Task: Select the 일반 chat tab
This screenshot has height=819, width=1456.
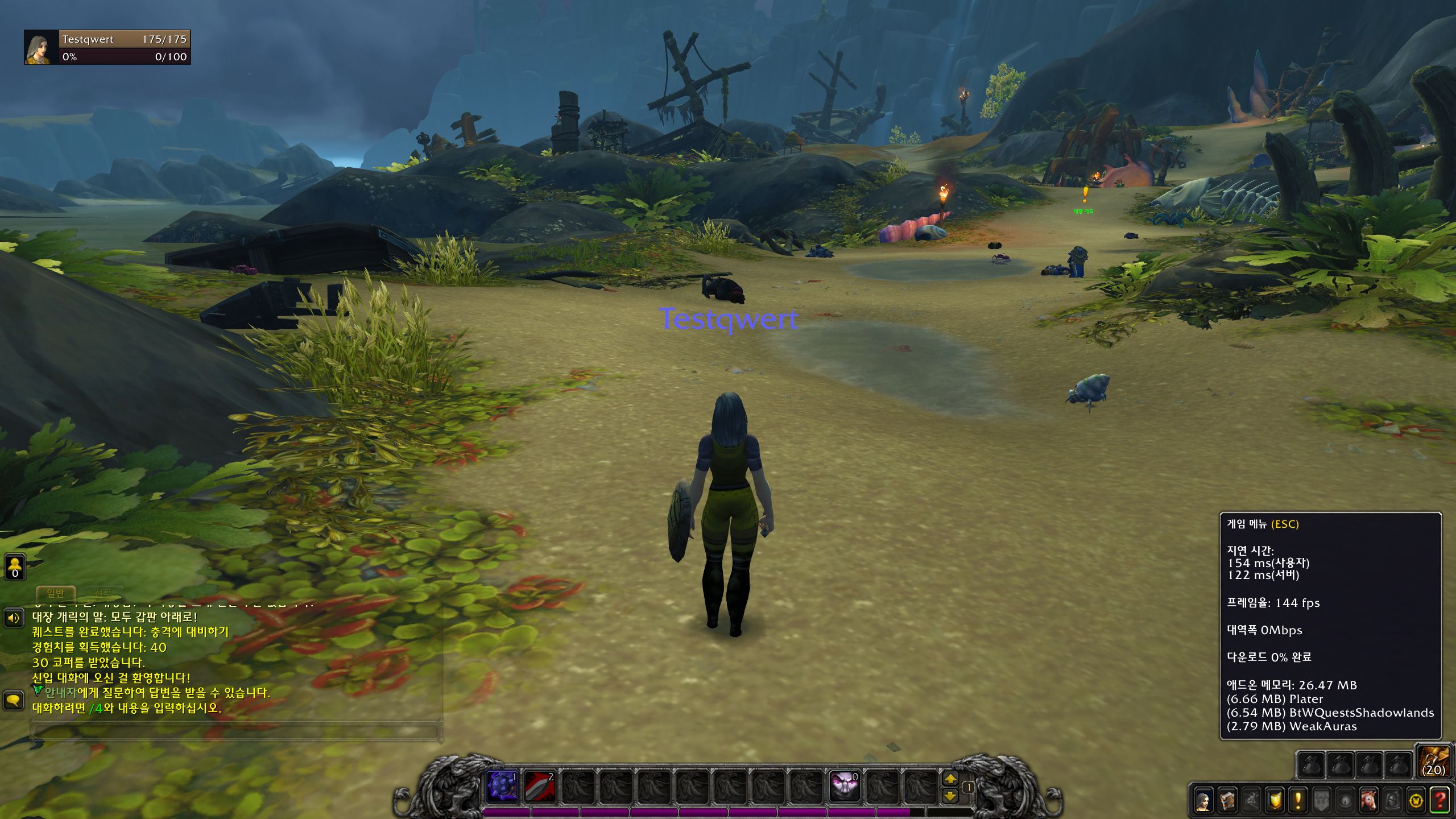Action: 56,594
